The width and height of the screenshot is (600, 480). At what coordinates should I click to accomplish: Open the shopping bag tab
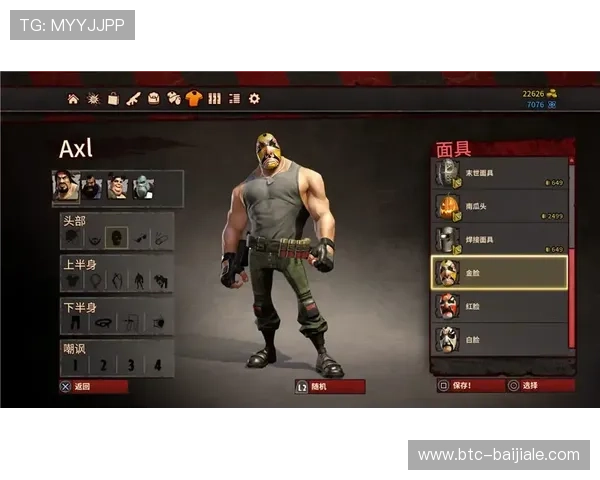pyautogui.click(x=113, y=99)
